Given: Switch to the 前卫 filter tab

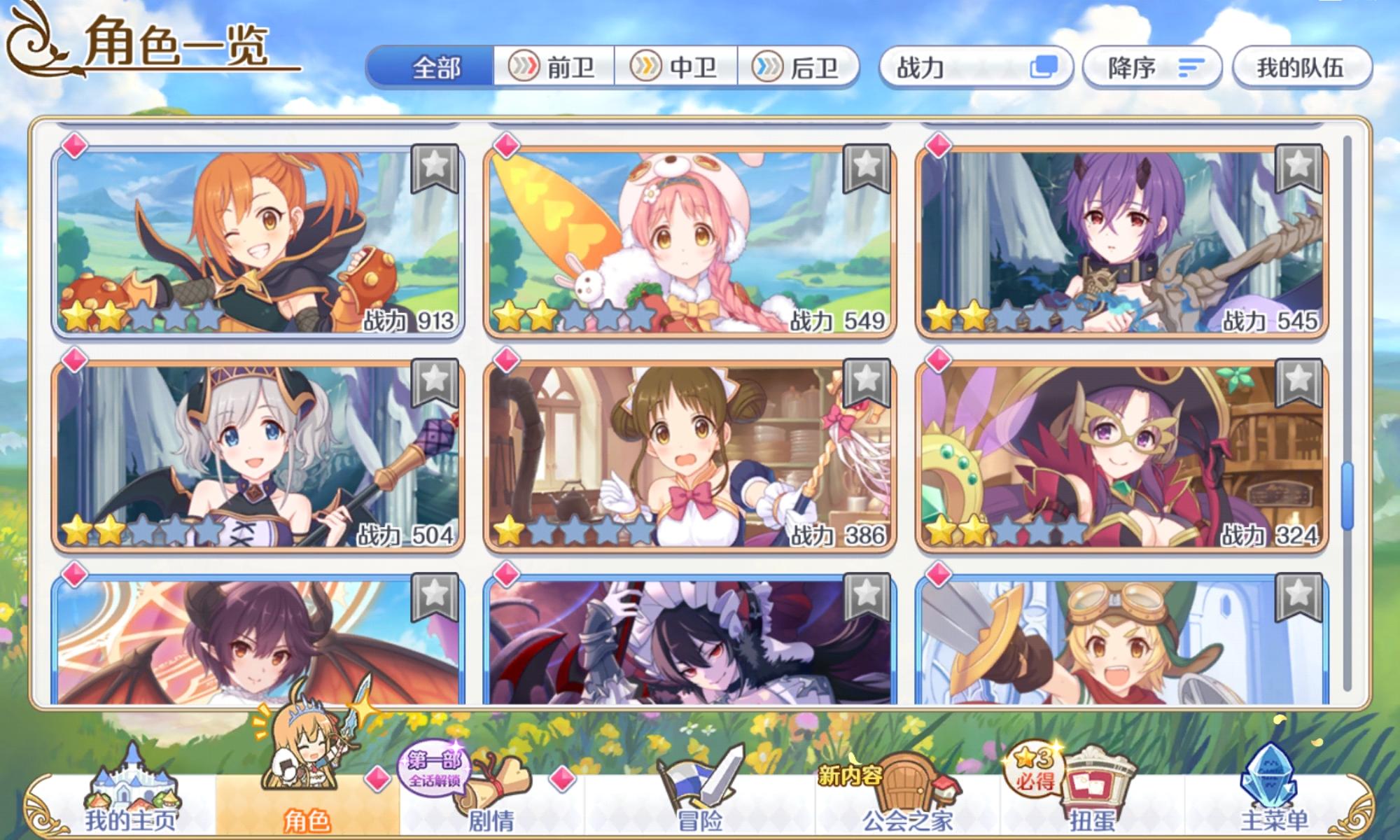Looking at the screenshot, I should coord(553,67).
